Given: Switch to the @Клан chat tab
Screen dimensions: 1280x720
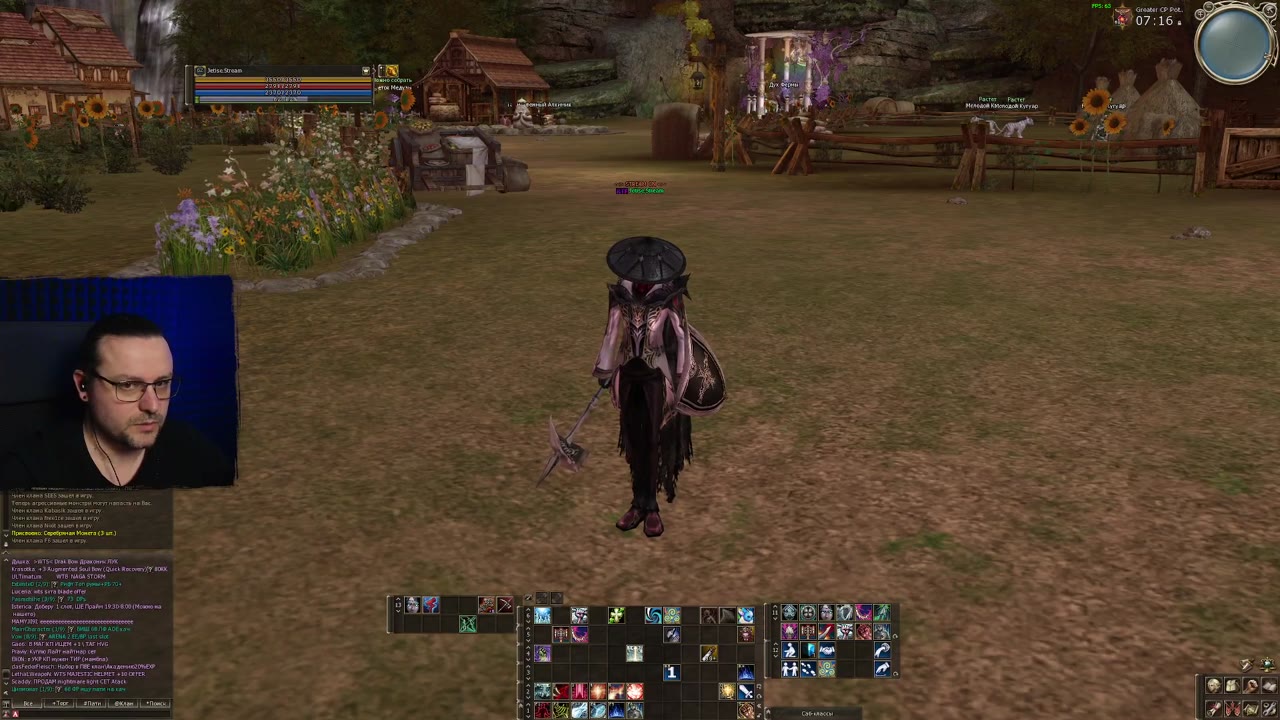Looking at the screenshot, I should tap(124, 703).
